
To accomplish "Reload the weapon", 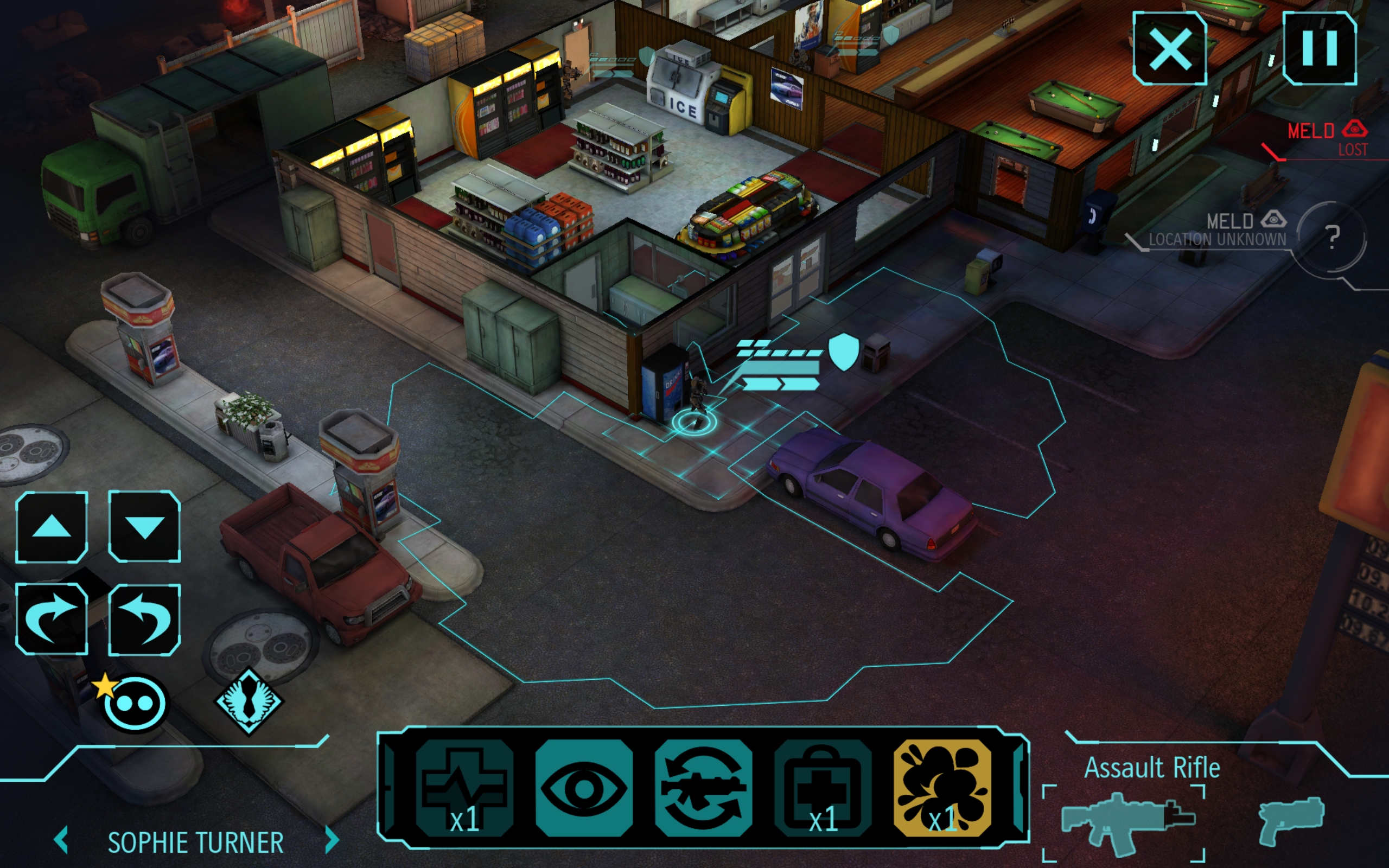I will click(x=703, y=788).
